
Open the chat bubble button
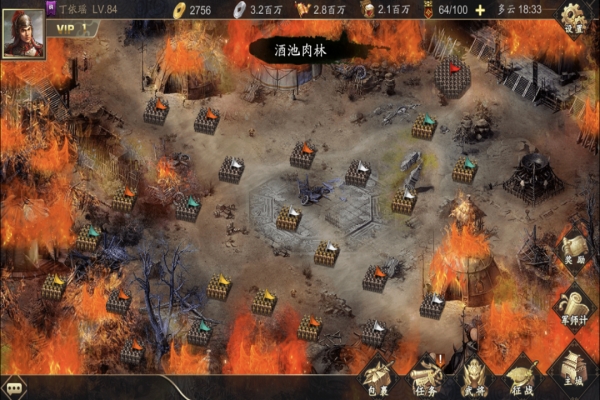15,388
